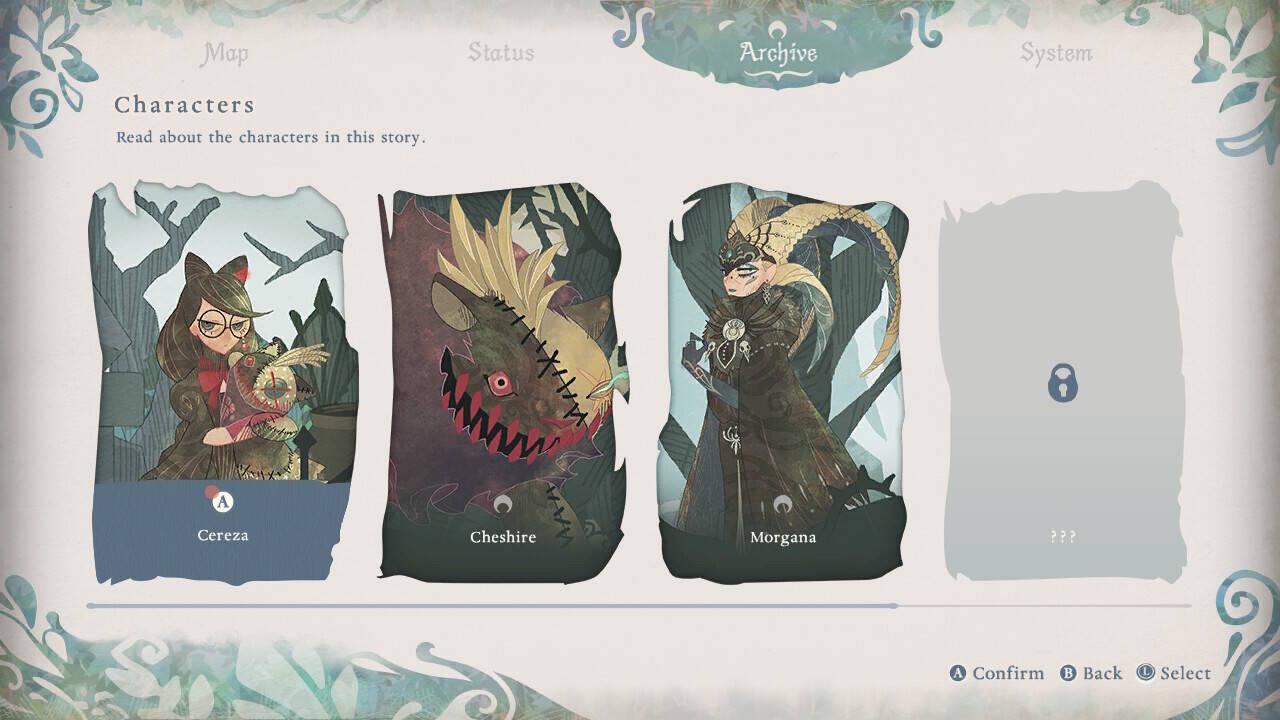This screenshot has width=1280, height=720.
Task: Go to the System tab
Action: click(1055, 53)
